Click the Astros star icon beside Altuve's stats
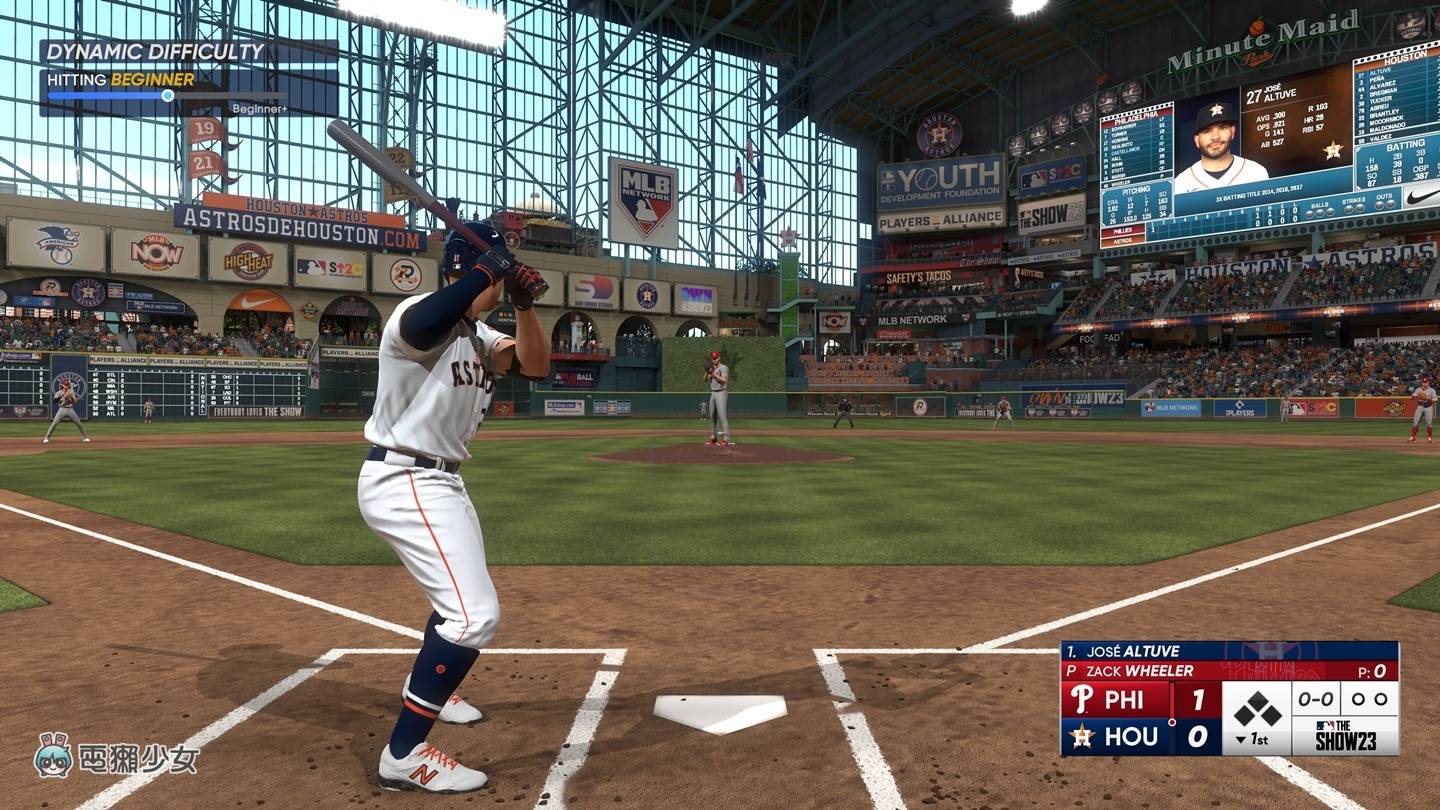 pyautogui.click(x=1333, y=150)
